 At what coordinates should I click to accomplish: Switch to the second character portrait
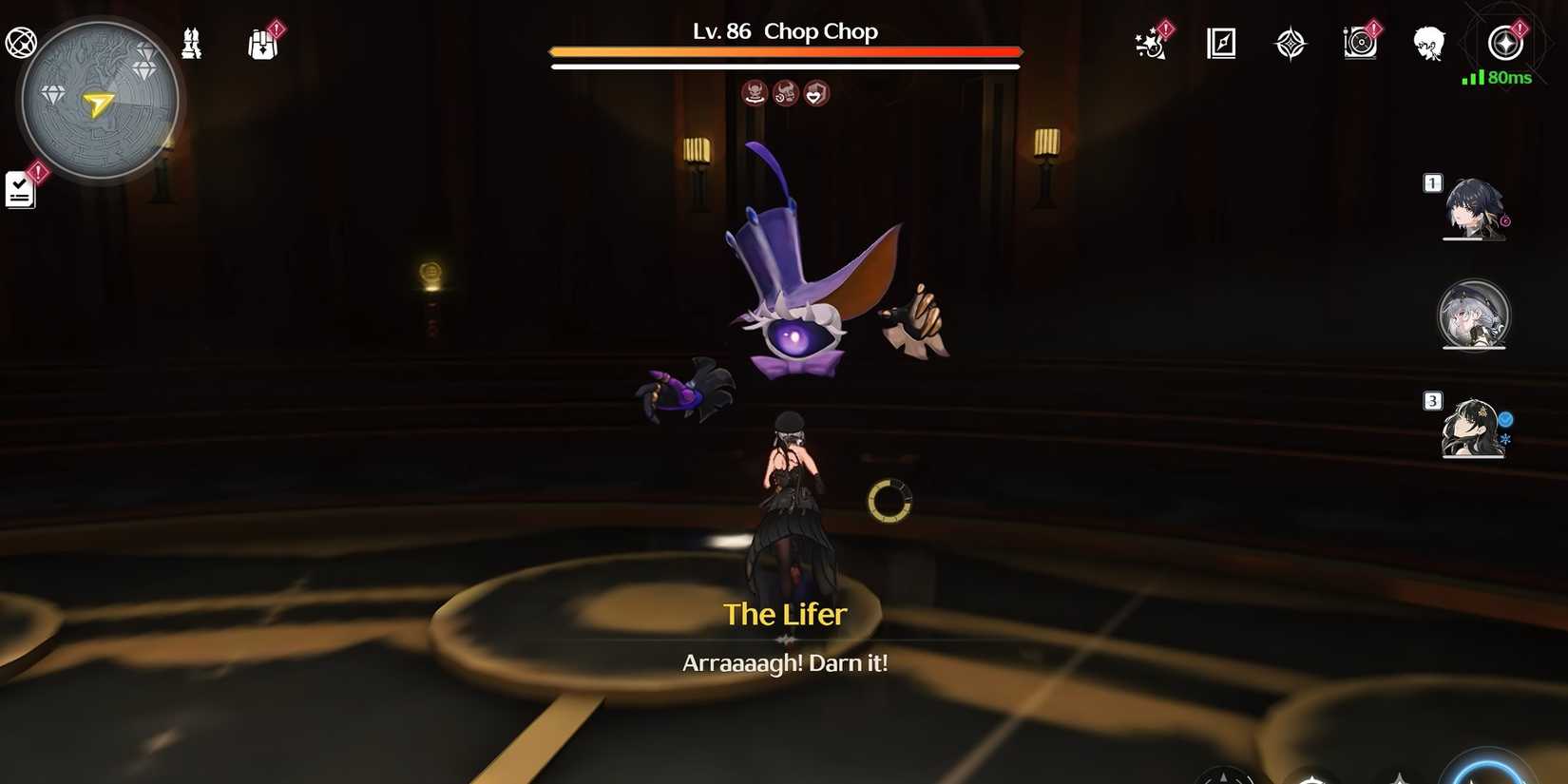click(1474, 316)
